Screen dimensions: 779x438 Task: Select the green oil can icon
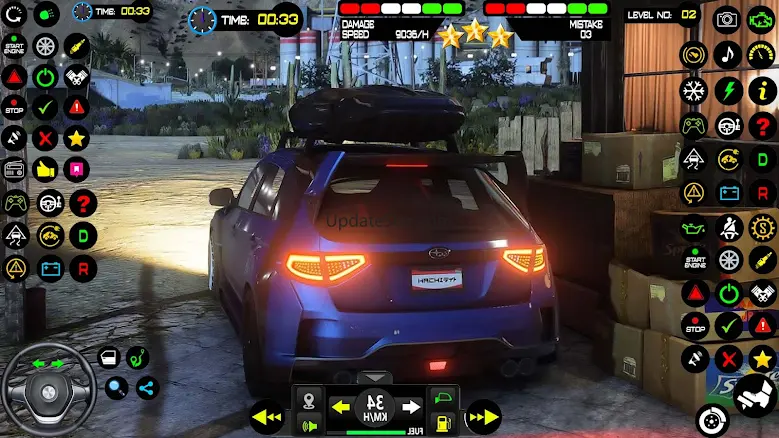tap(692, 226)
